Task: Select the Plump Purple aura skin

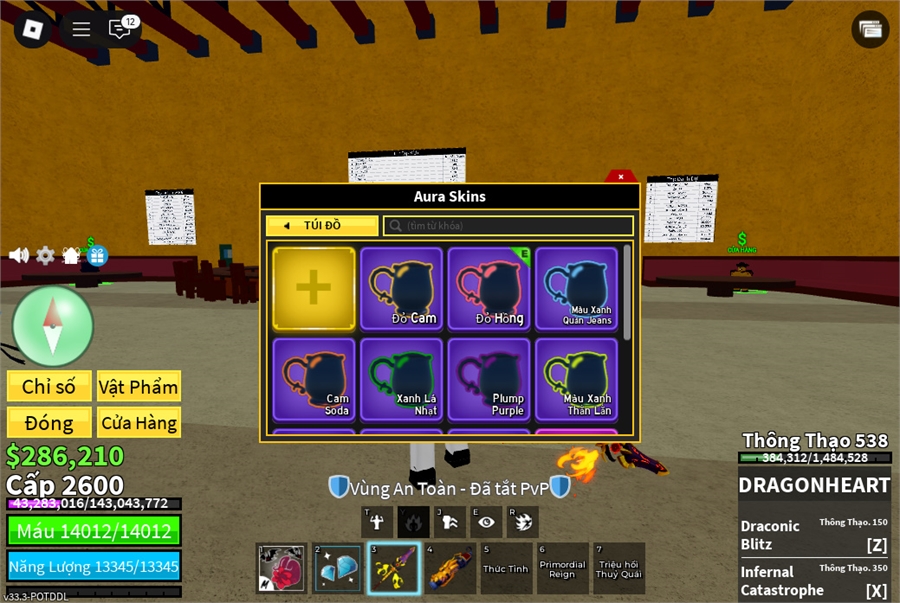Action: tap(489, 379)
